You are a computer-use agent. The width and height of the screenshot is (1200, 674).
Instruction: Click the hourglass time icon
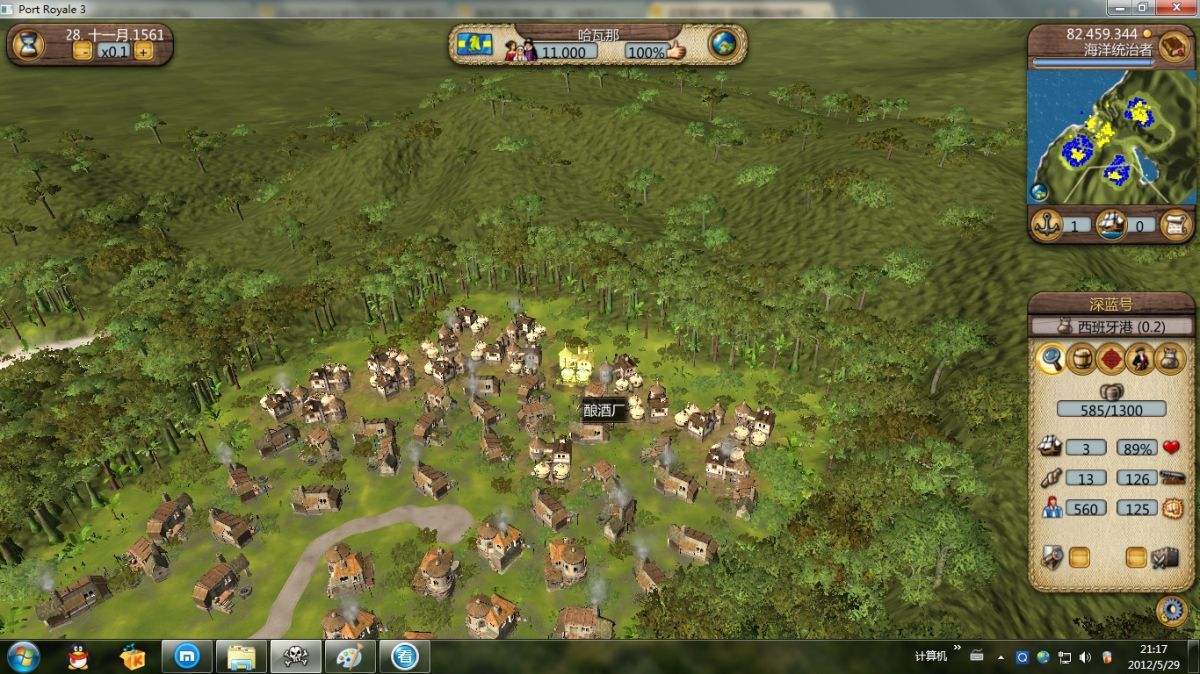(x=30, y=46)
